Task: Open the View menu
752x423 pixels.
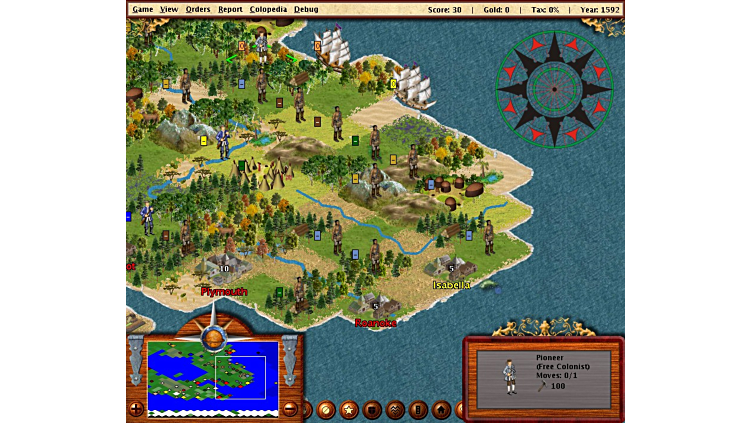Action: pos(169,9)
